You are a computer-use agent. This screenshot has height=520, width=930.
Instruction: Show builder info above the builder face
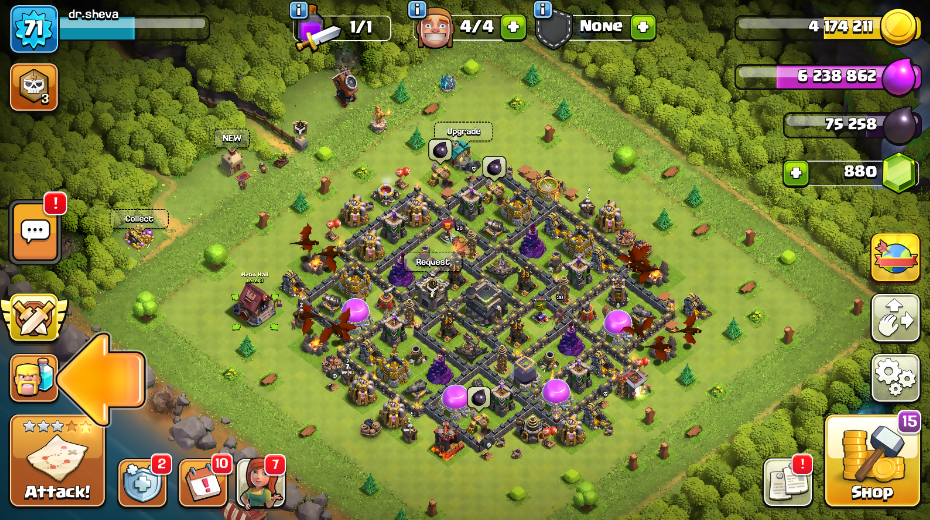[417, 9]
